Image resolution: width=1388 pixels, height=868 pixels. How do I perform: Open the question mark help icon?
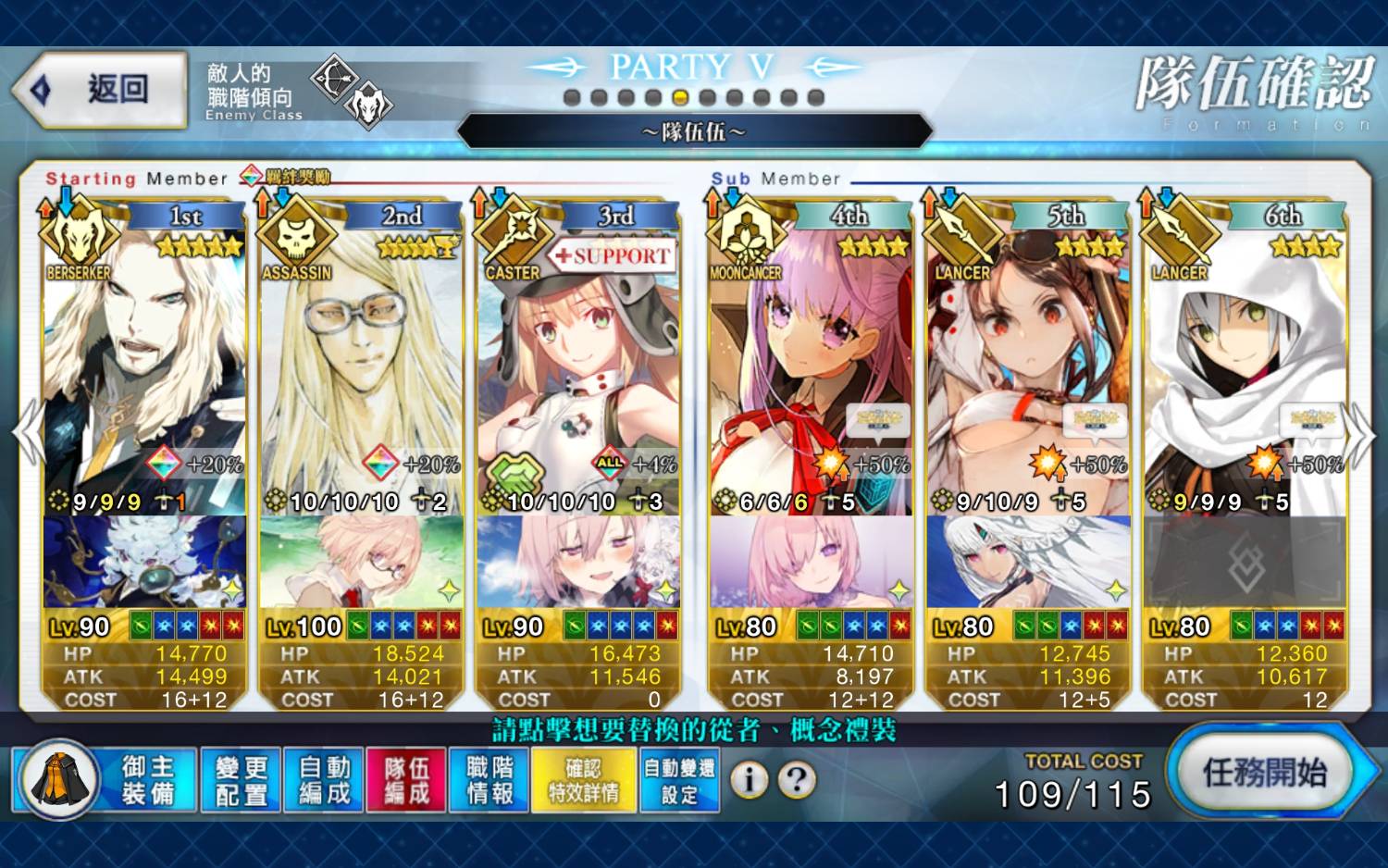point(797,780)
